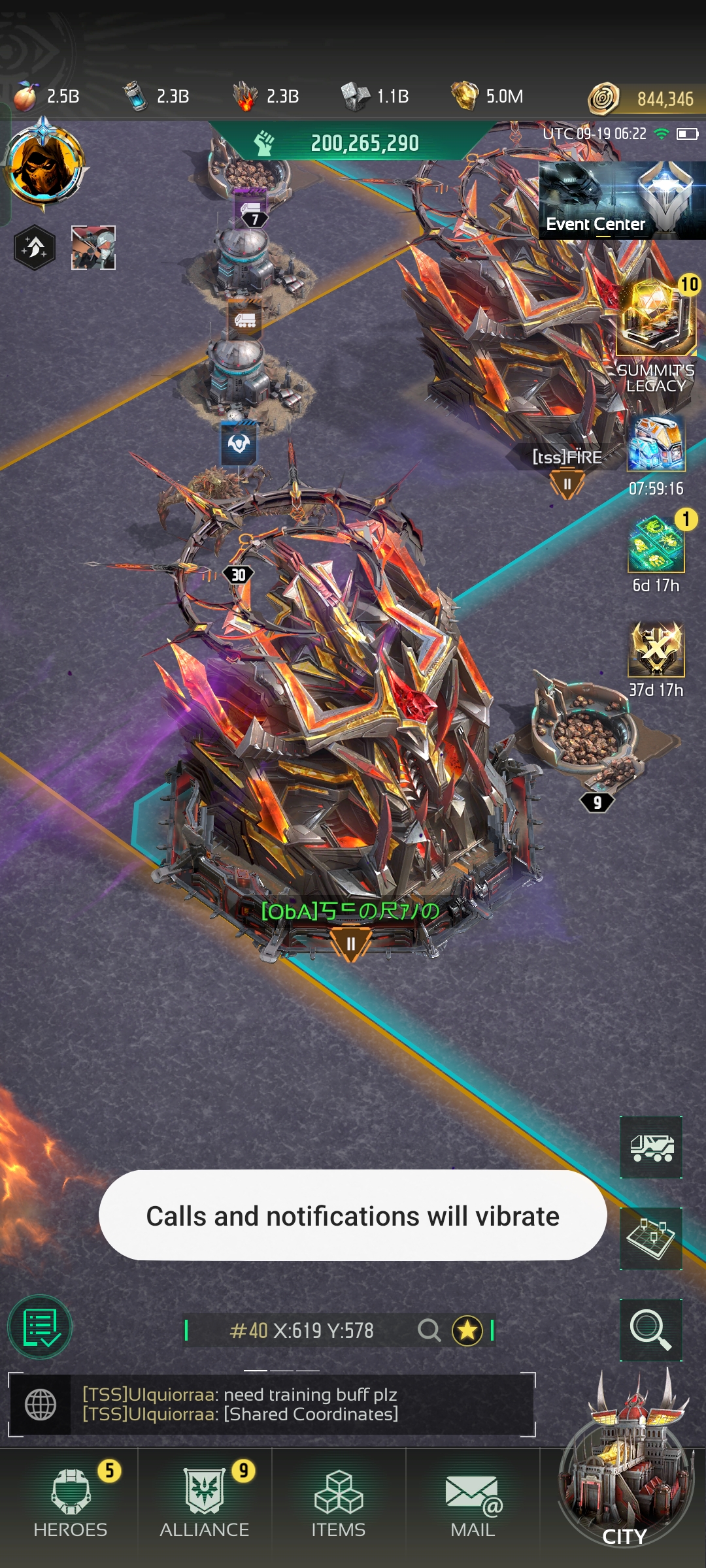706x1568 pixels.
Task: Open the truck march queue button
Action: point(651,1147)
